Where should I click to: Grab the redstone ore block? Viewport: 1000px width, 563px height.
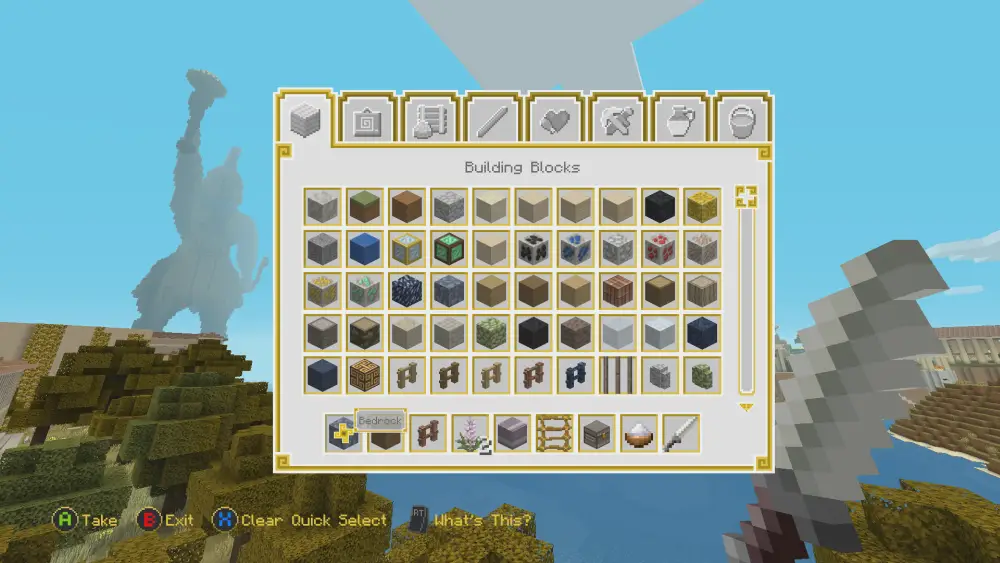(x=660, y=248)
